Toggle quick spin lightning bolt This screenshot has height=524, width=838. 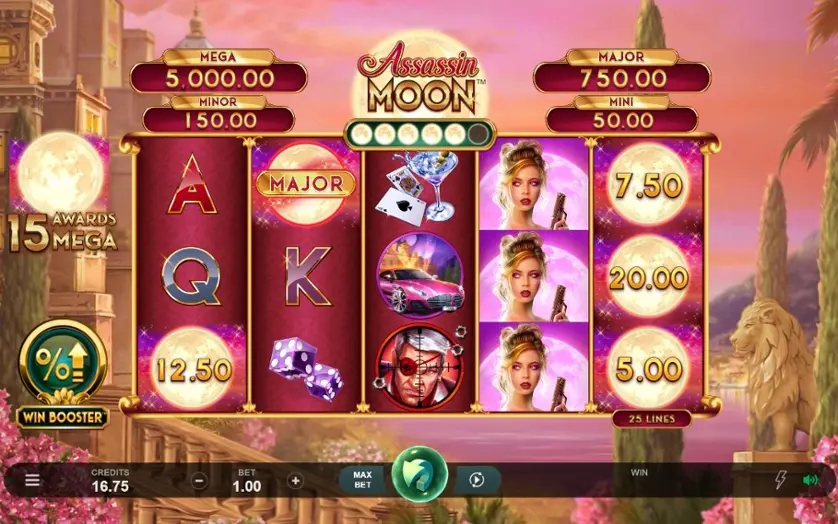(x=781, y=480)
